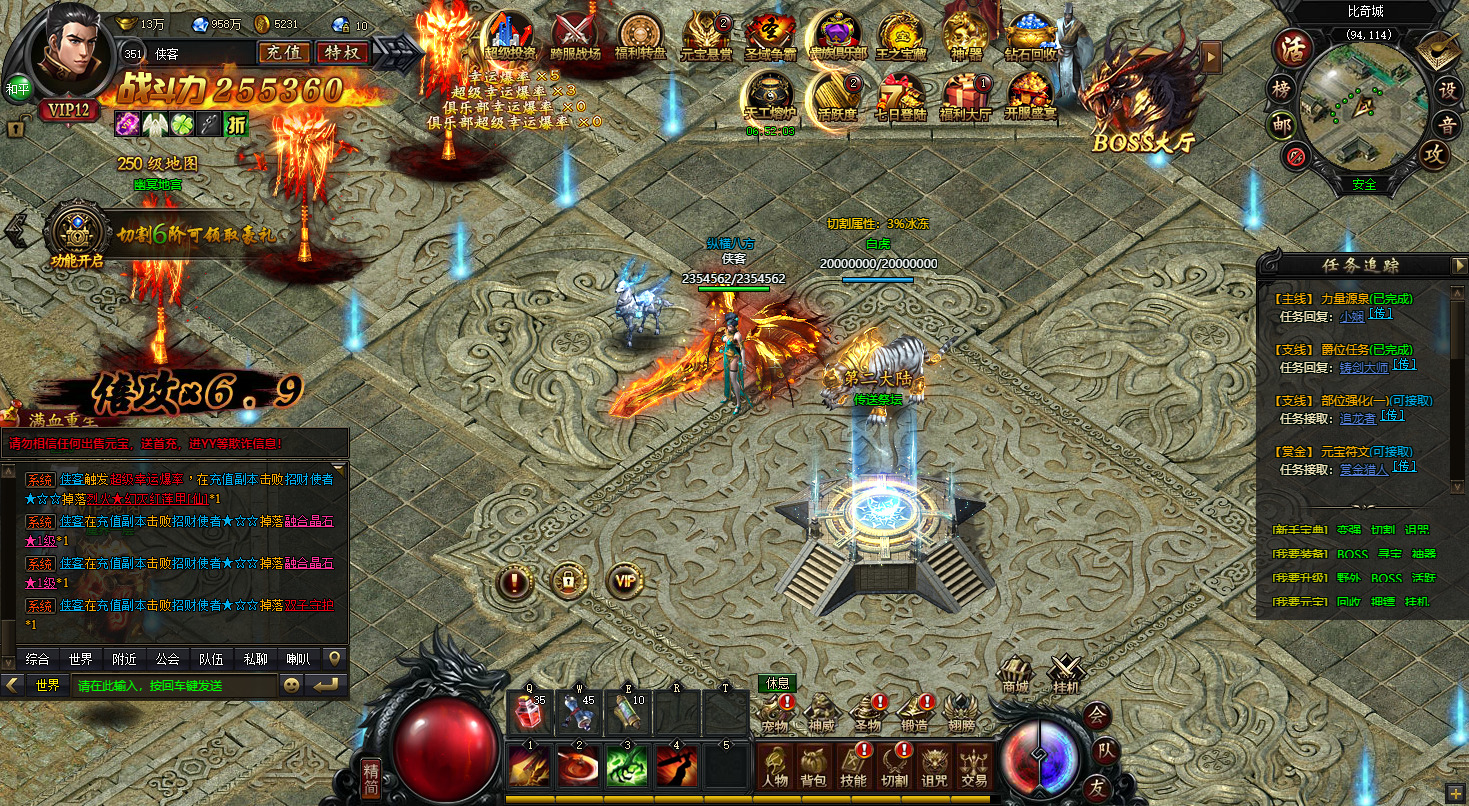1469x806 pixels.
Task: Click the circular minimap of 比奇城
Action: [x=1363, y=105]
